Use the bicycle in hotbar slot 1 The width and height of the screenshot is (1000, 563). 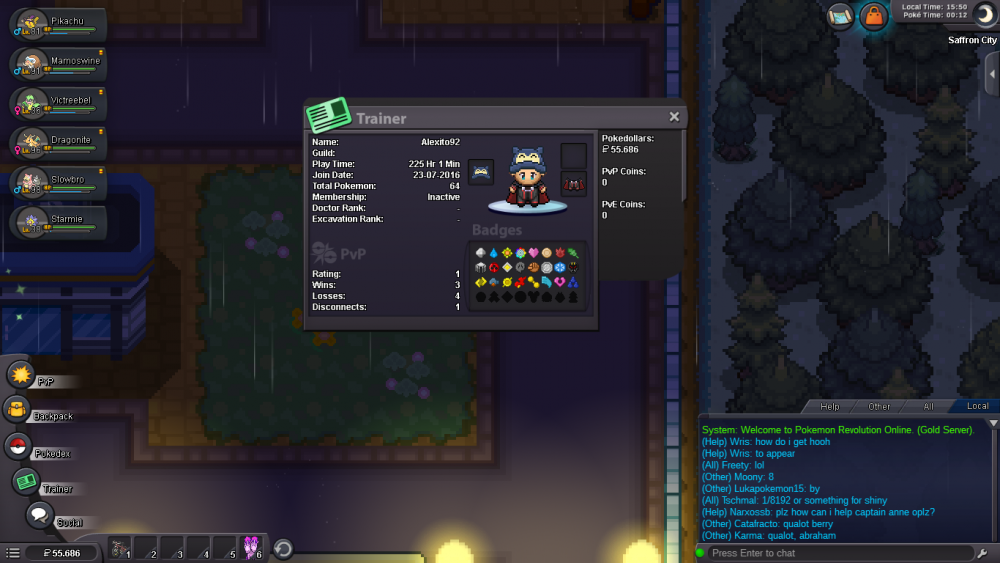point(120,549)
